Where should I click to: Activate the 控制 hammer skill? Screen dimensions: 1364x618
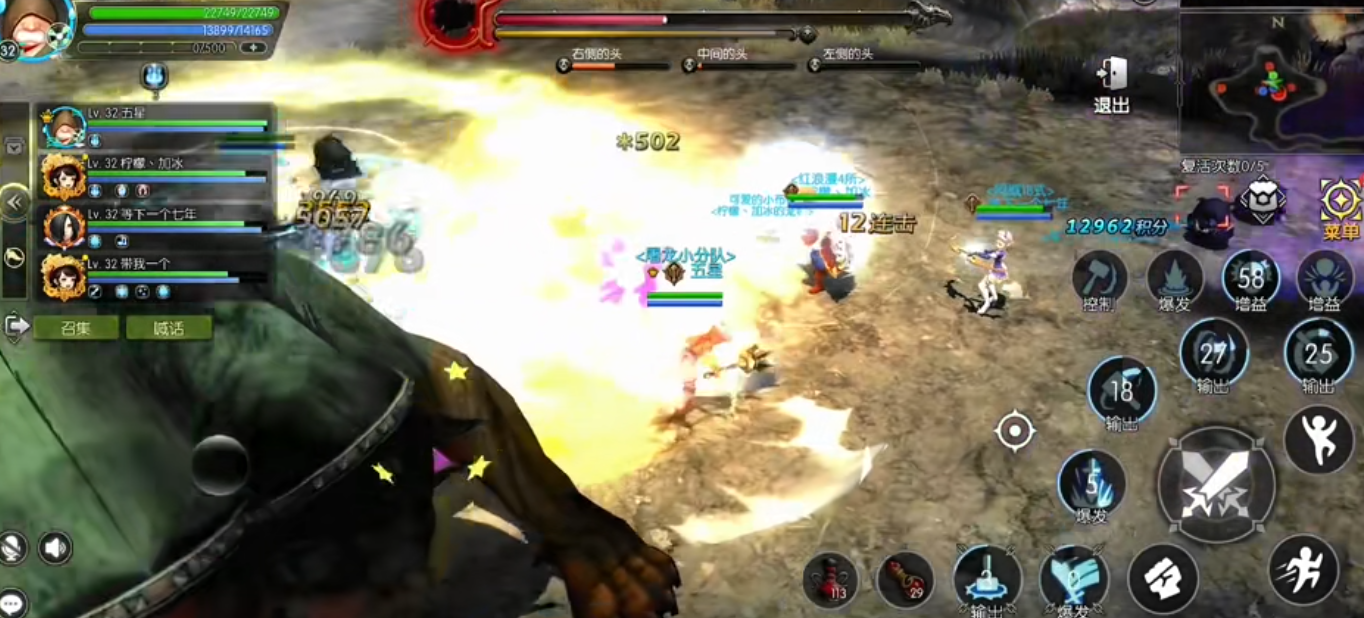1099,278
